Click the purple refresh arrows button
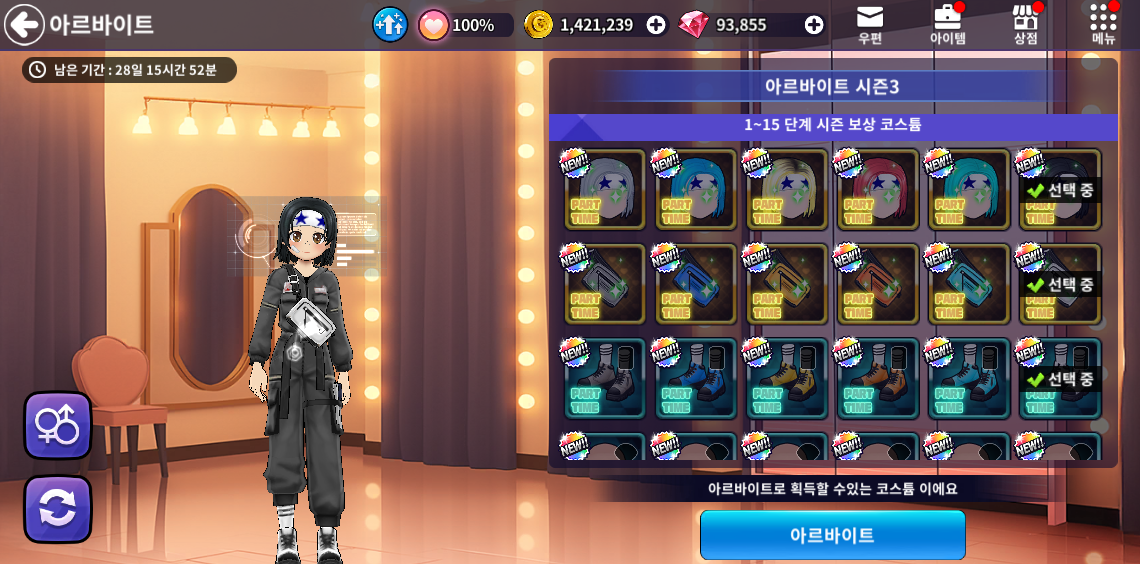The height and width of the screenshot is (564, 1140). (58, 509)
